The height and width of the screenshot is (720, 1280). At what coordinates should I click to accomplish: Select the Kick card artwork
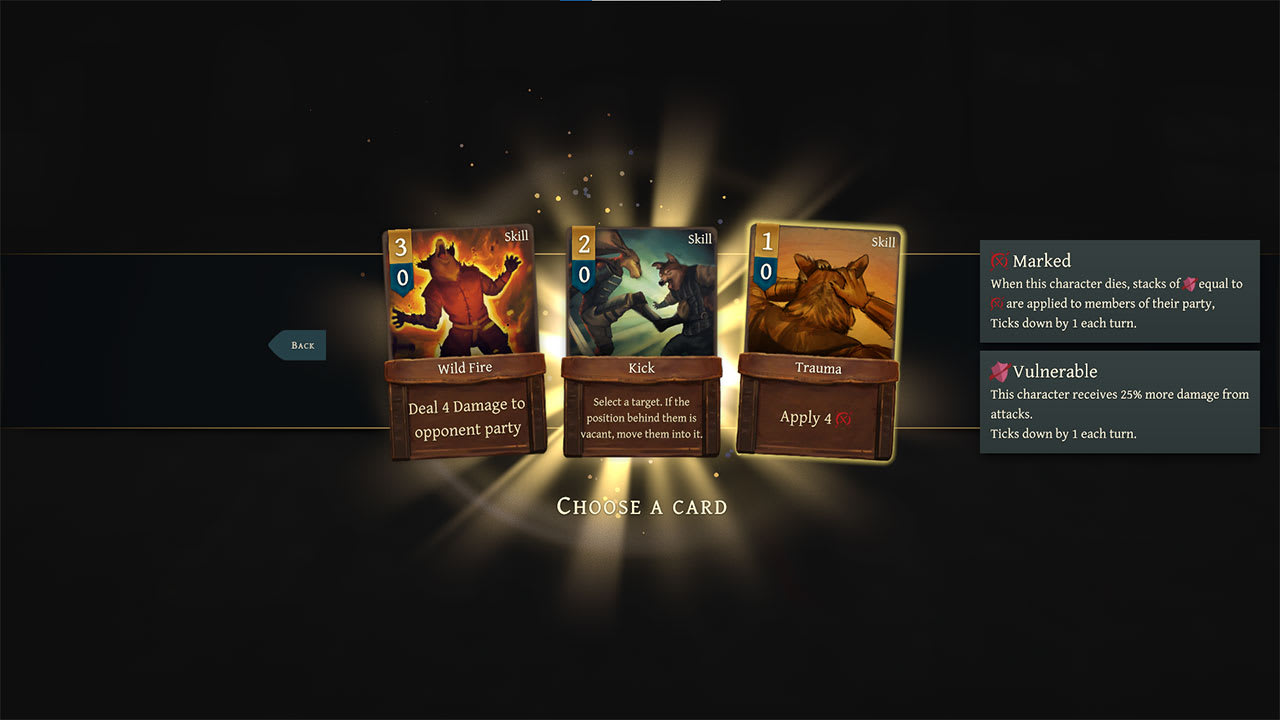641,290
